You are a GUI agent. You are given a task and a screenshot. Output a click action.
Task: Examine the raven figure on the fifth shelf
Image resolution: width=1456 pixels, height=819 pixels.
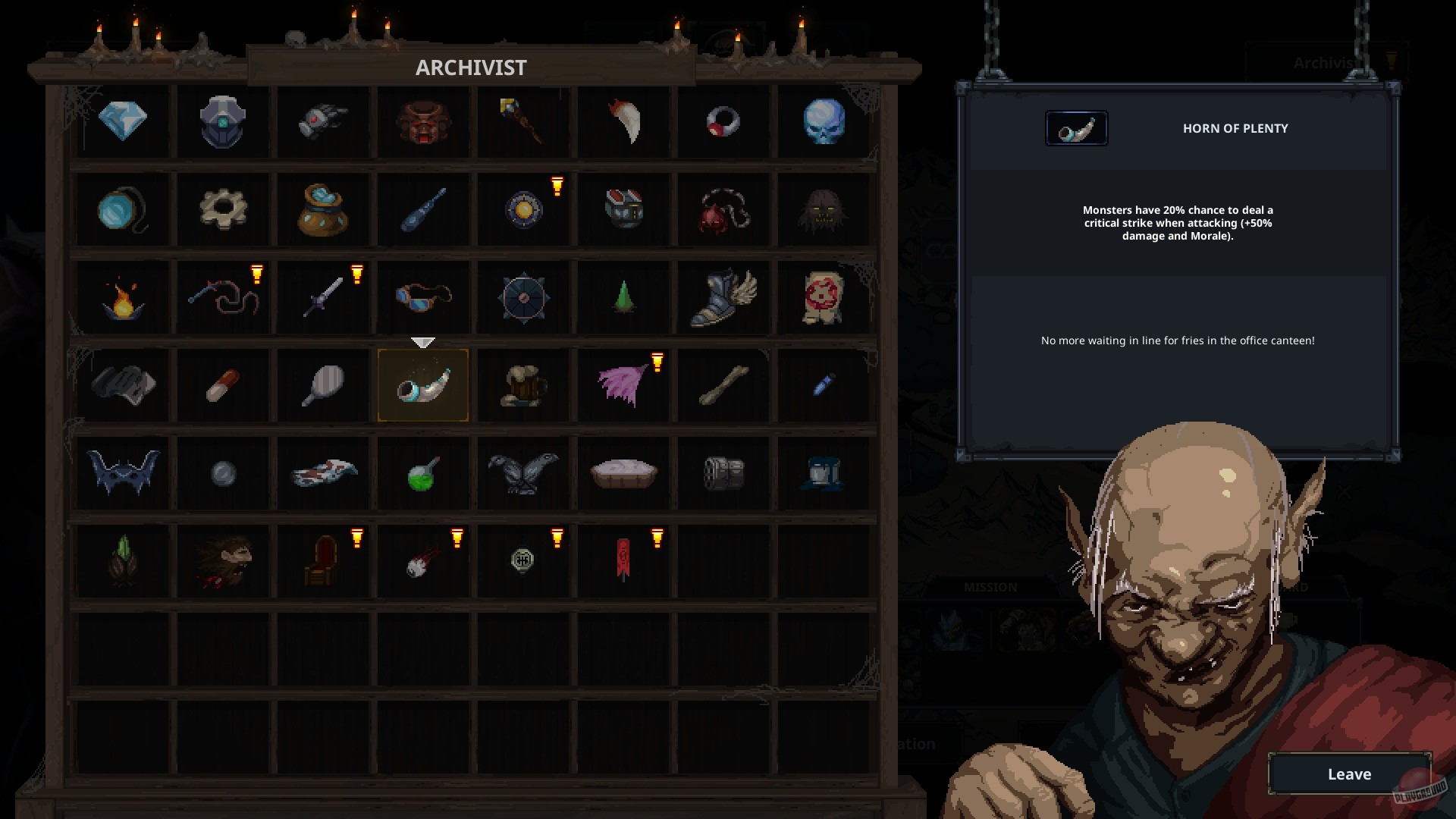(523, 473)
